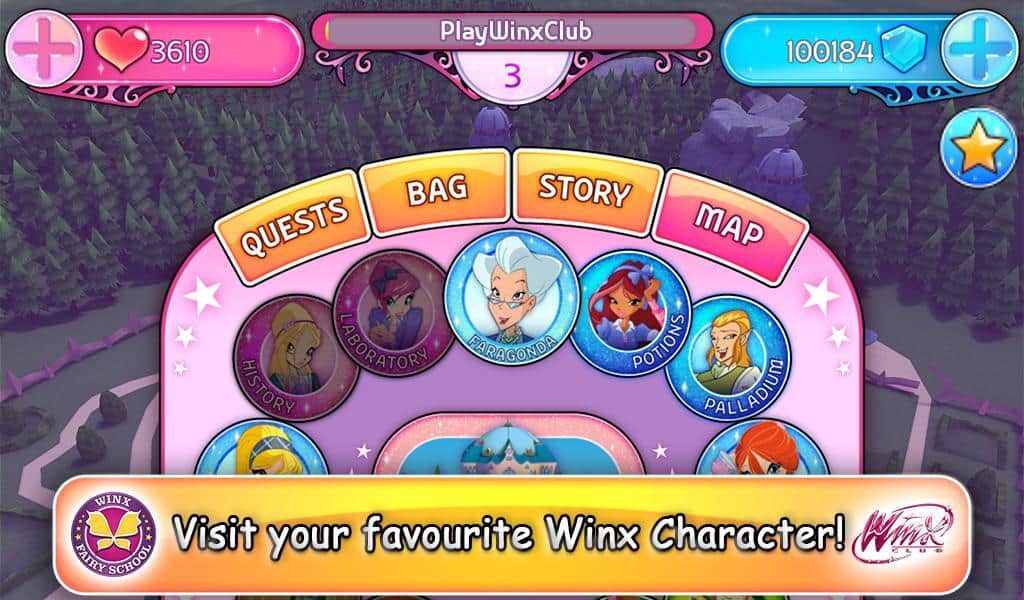Select the castle image in the center panel

510,457
